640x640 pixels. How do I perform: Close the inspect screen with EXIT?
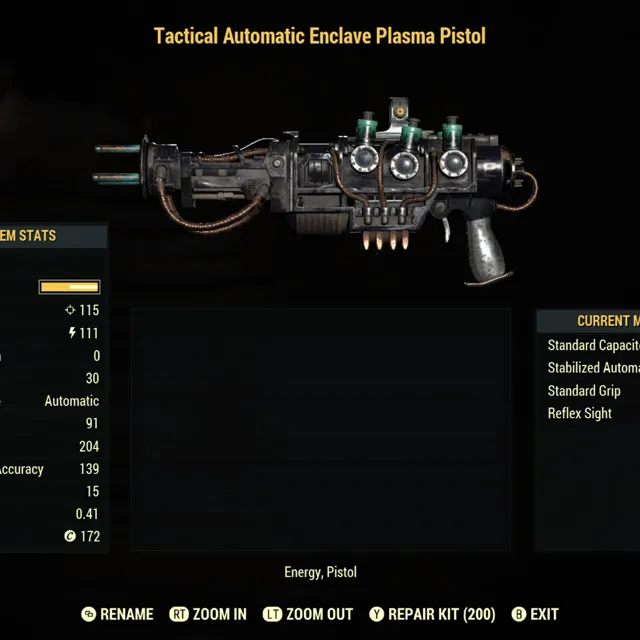click(x=535, y=614)
